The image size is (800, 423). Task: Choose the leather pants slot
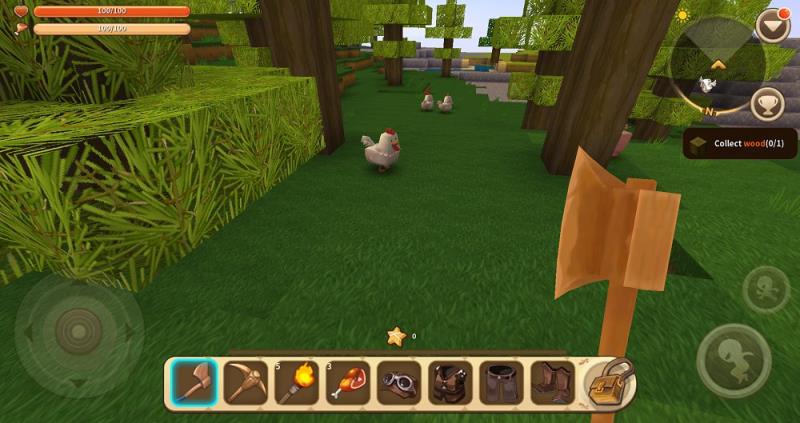(x=500, y=383)
